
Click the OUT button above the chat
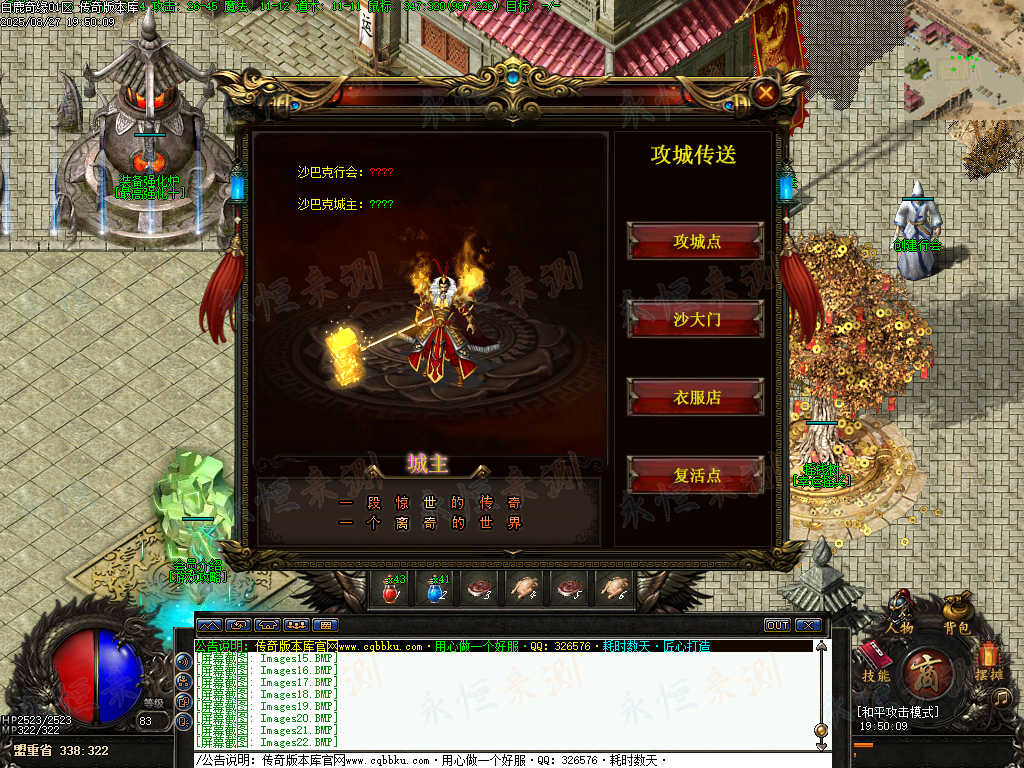[x=777, y=625]
